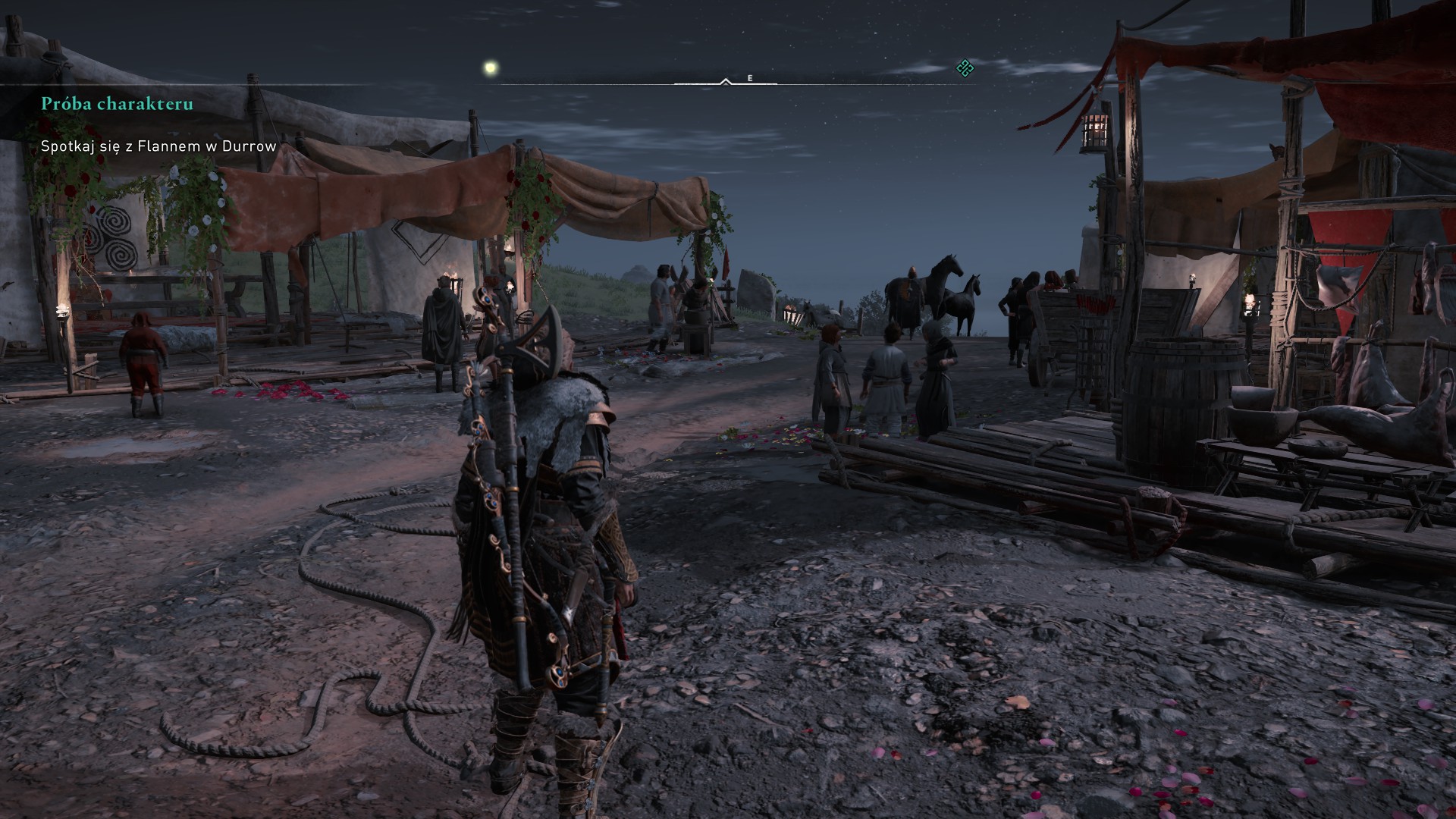This screenshot has height=819, width=1456.
Task: Click the compass bar's east heading indicator
Action: 750,78
